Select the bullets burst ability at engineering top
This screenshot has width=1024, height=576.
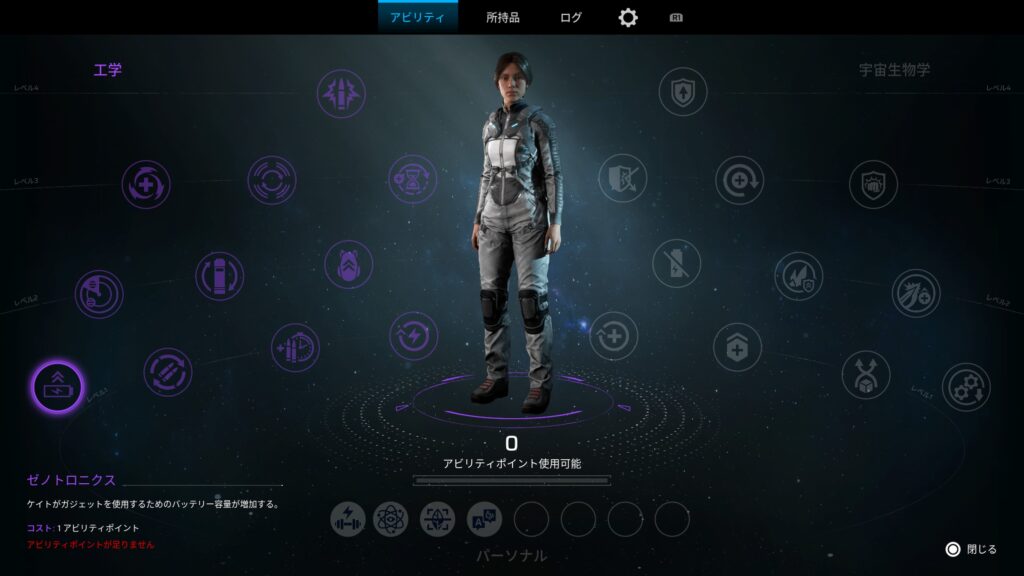pyautogui.click(x=341, y=93)
